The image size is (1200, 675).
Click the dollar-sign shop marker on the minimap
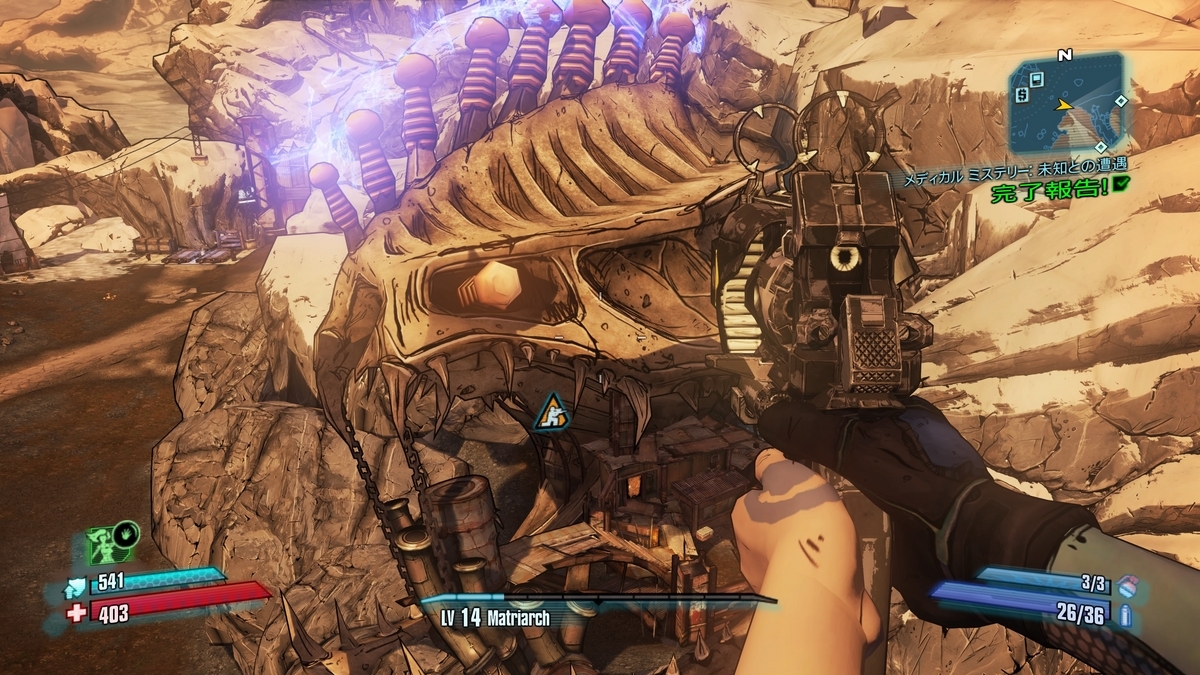(x=1022, y=95)
